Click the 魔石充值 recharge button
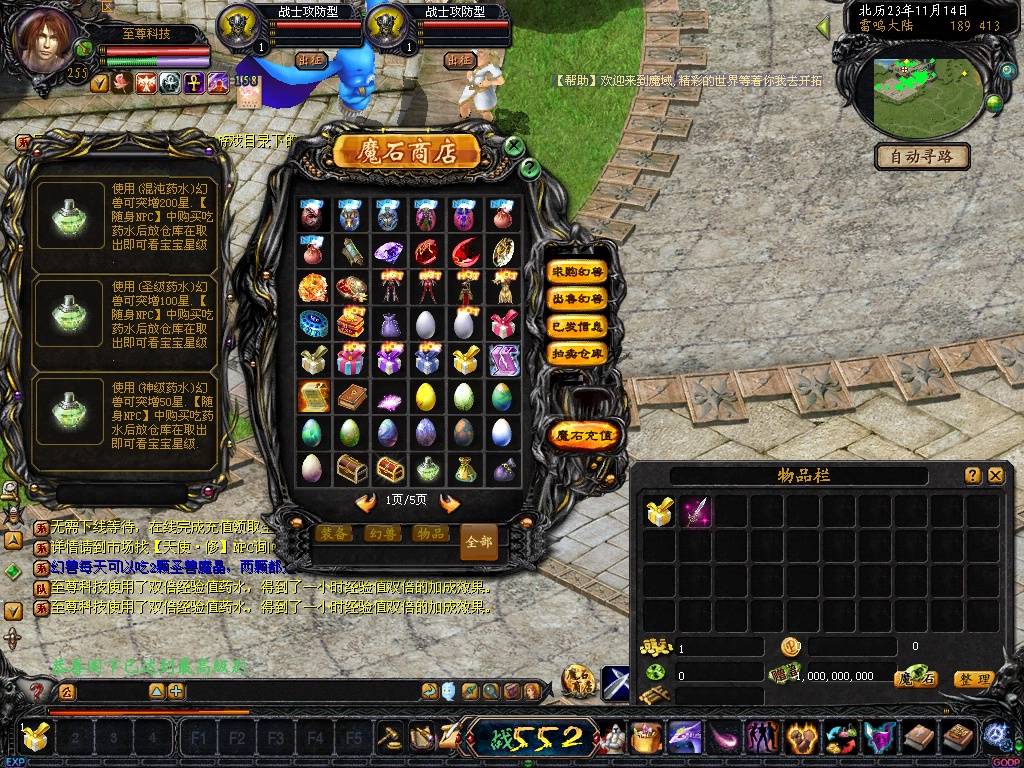 [x=585, y=435]
